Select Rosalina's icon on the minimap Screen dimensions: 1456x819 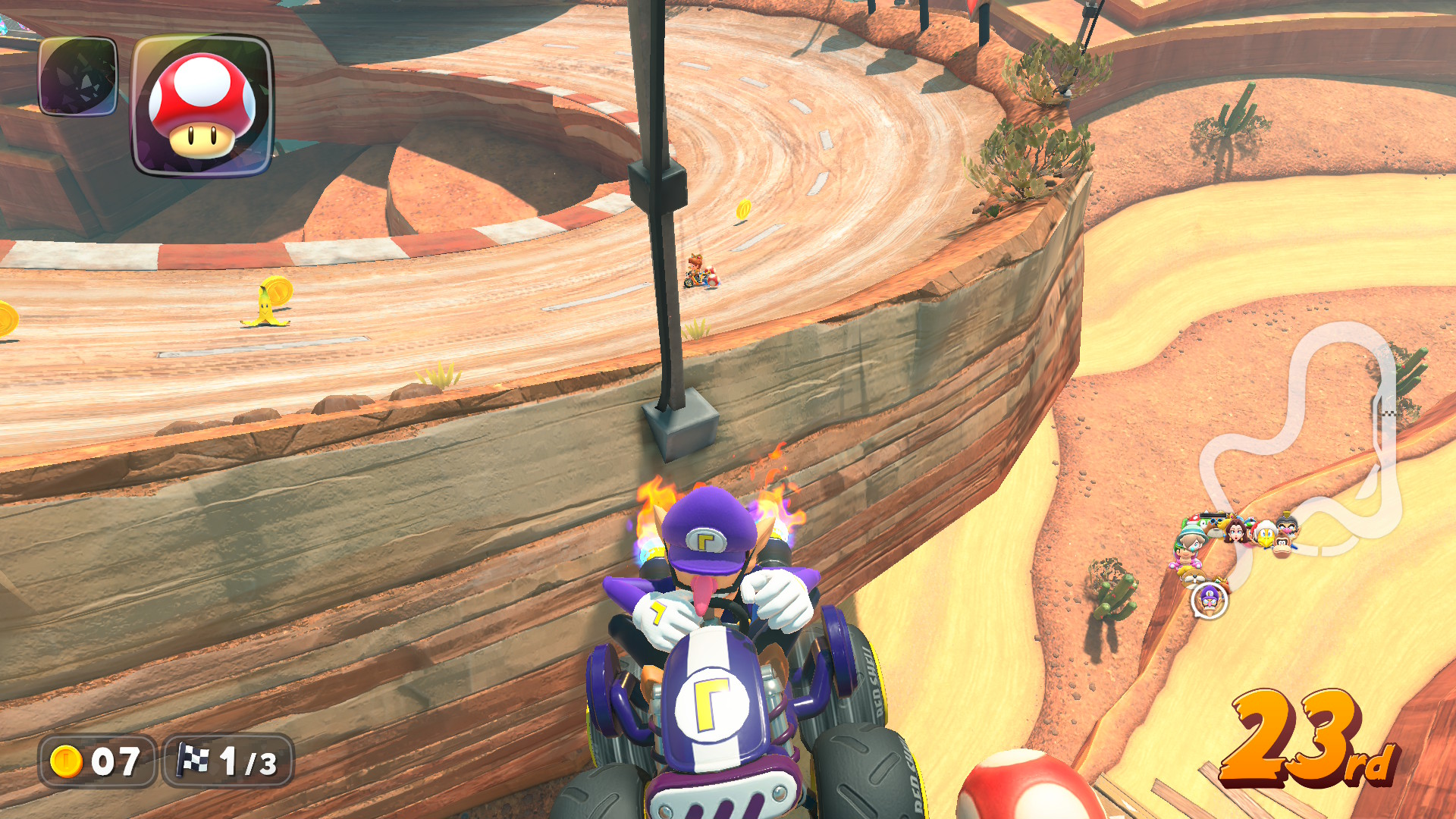1191,543
